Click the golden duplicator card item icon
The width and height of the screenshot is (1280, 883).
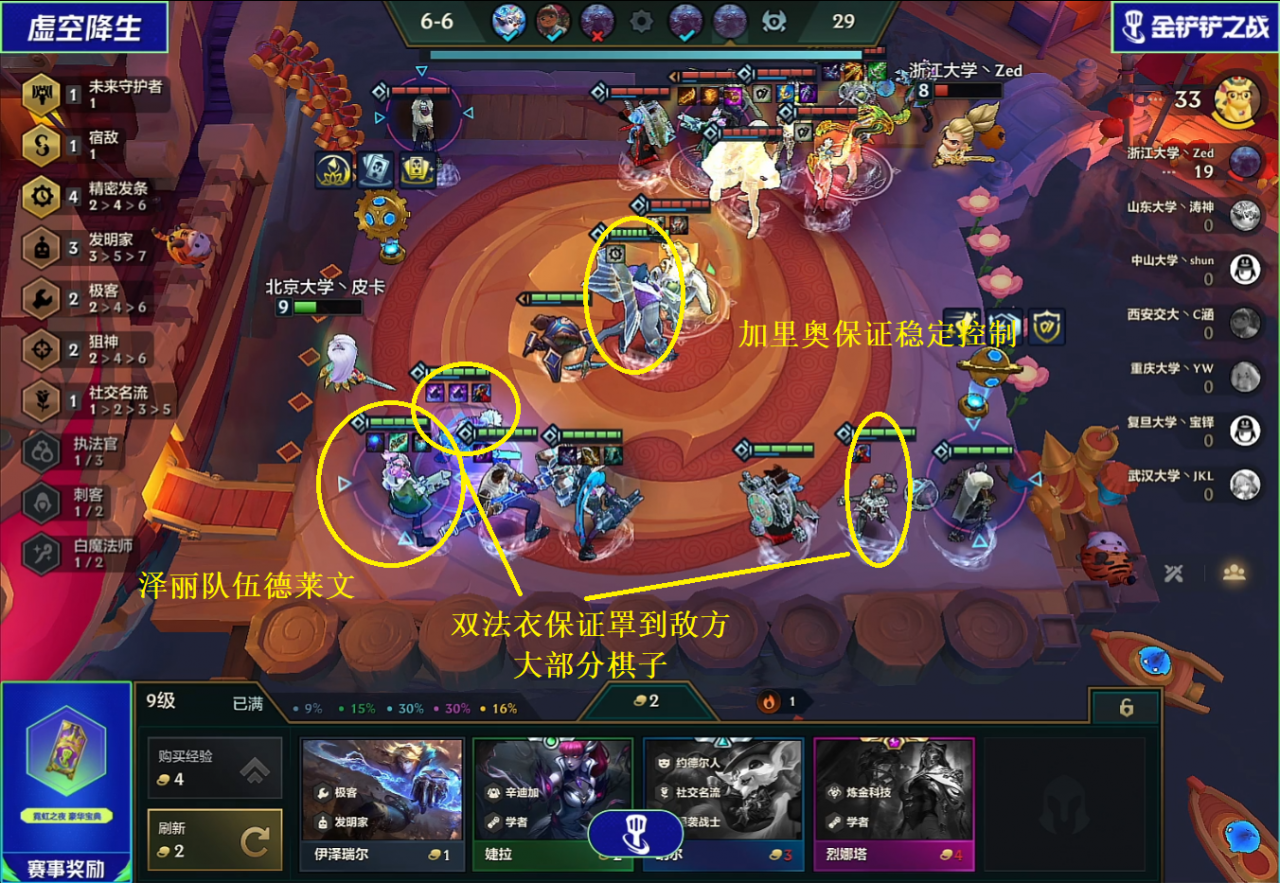[417, 168]
